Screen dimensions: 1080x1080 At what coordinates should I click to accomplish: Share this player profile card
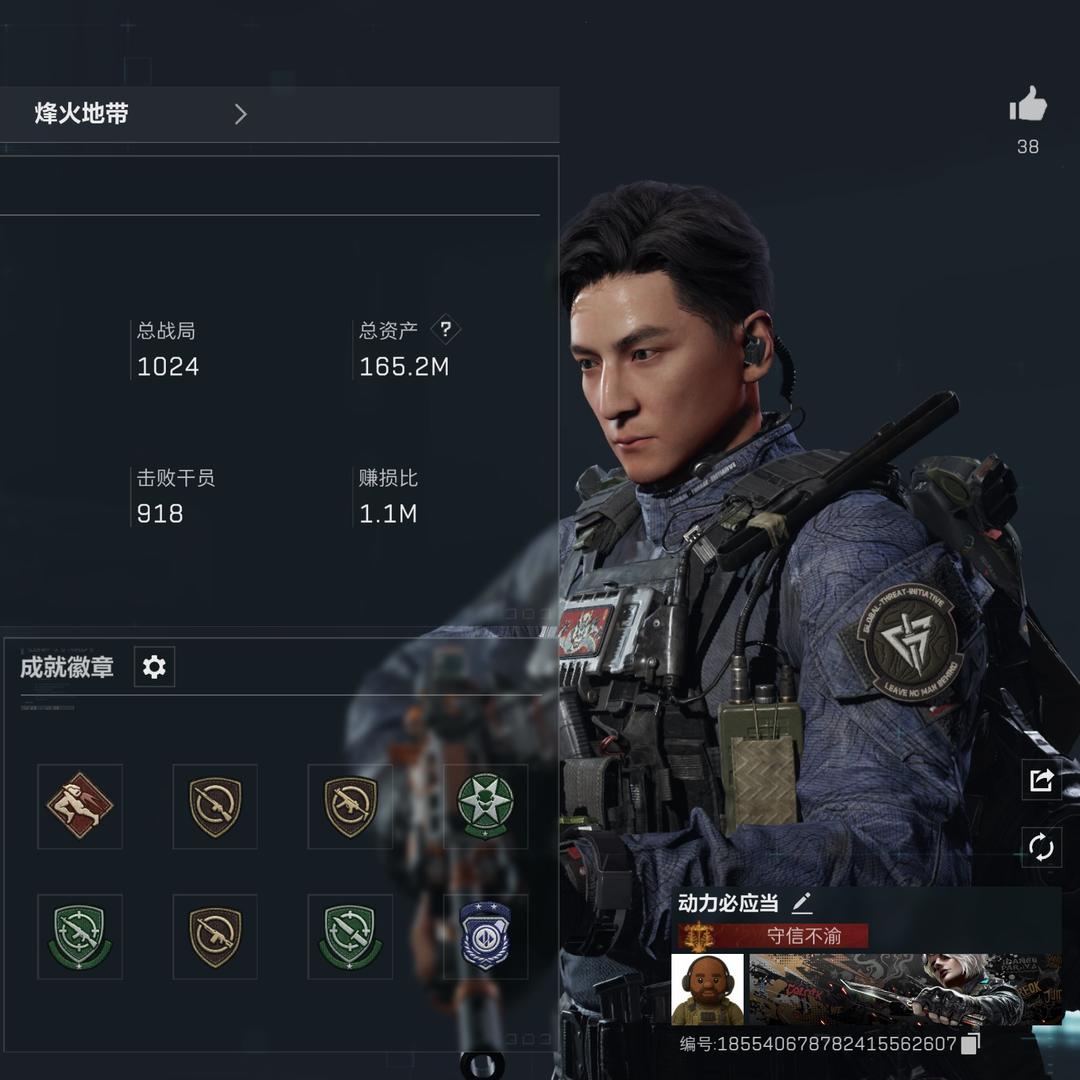point(1041,780)
